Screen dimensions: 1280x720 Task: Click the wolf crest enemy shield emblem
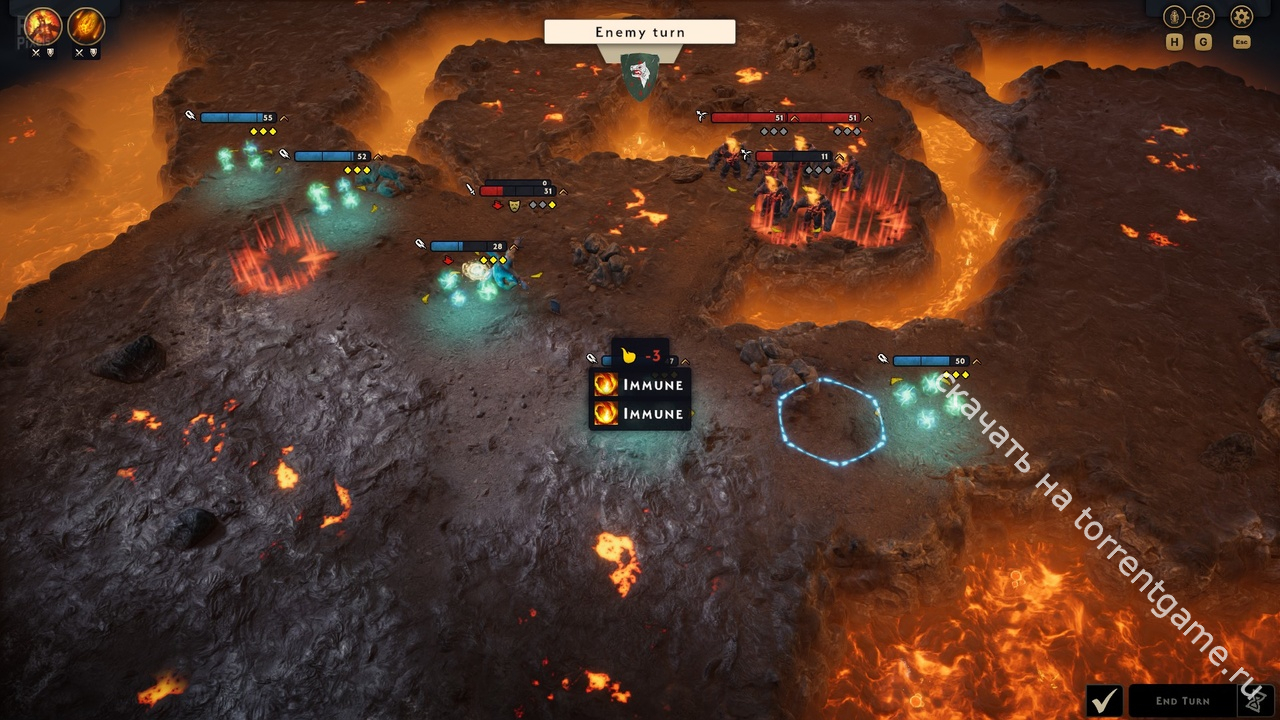click(639, 75)
